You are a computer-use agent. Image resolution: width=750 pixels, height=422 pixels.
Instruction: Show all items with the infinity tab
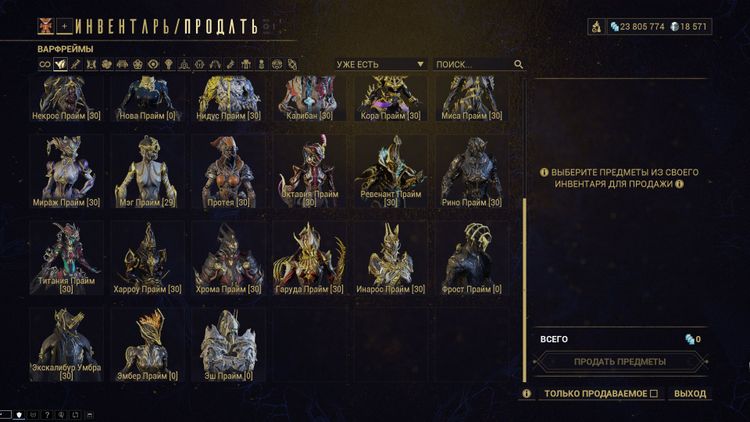pos(44,64)
